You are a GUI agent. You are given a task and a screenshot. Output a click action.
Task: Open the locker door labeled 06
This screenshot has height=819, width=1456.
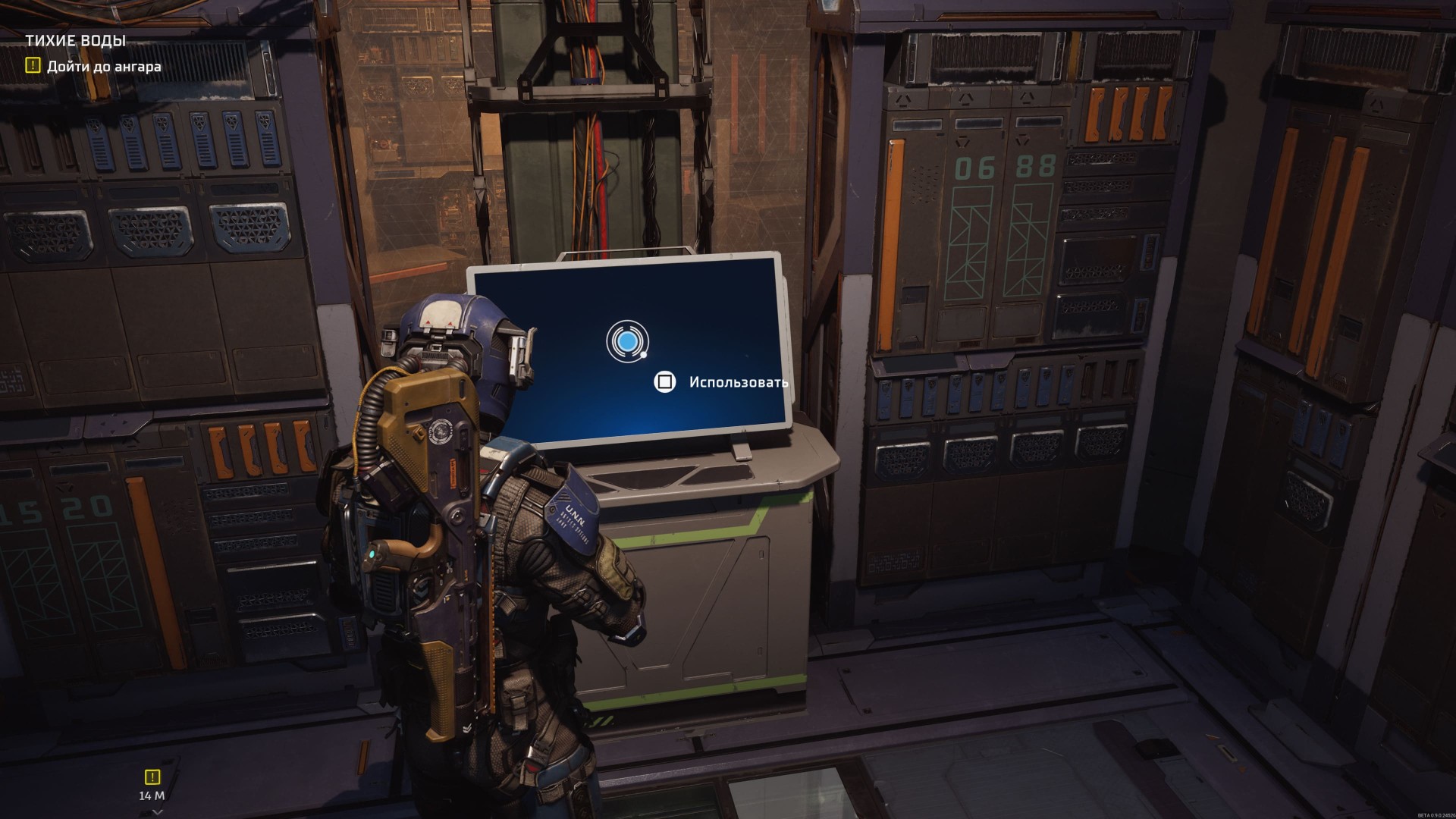pos(973,227)
